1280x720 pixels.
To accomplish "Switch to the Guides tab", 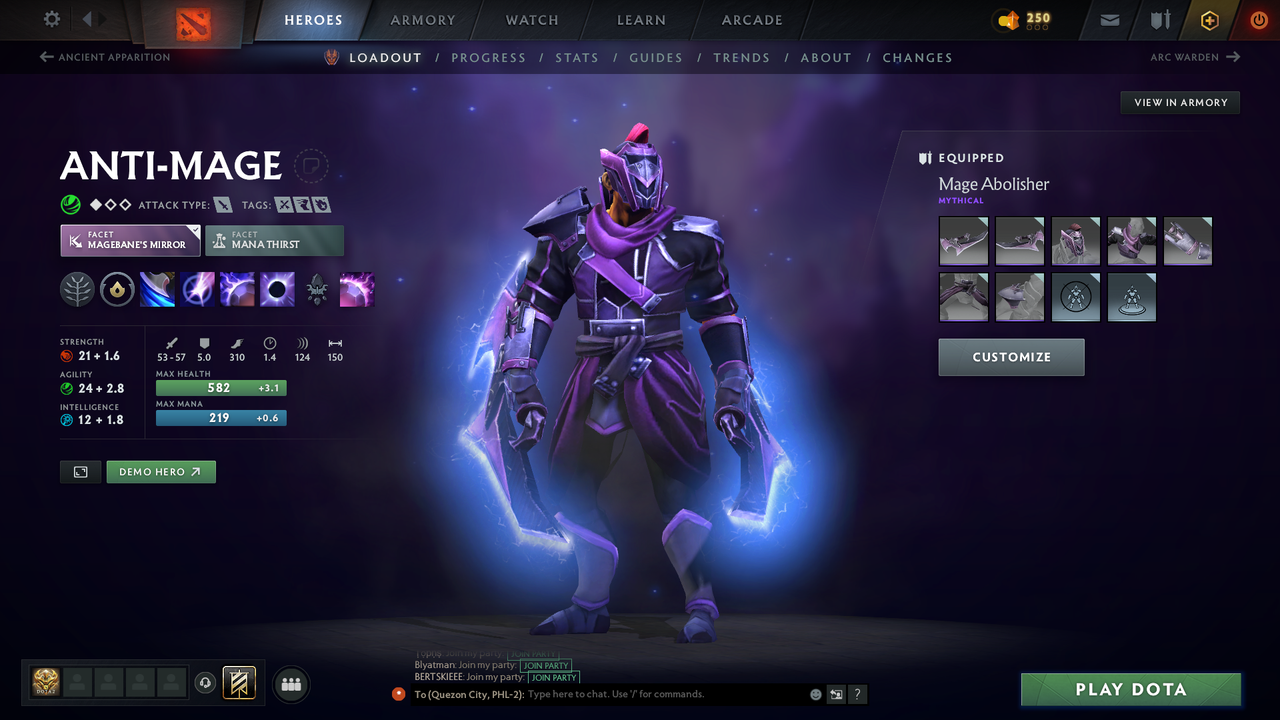I will (656, 57).
